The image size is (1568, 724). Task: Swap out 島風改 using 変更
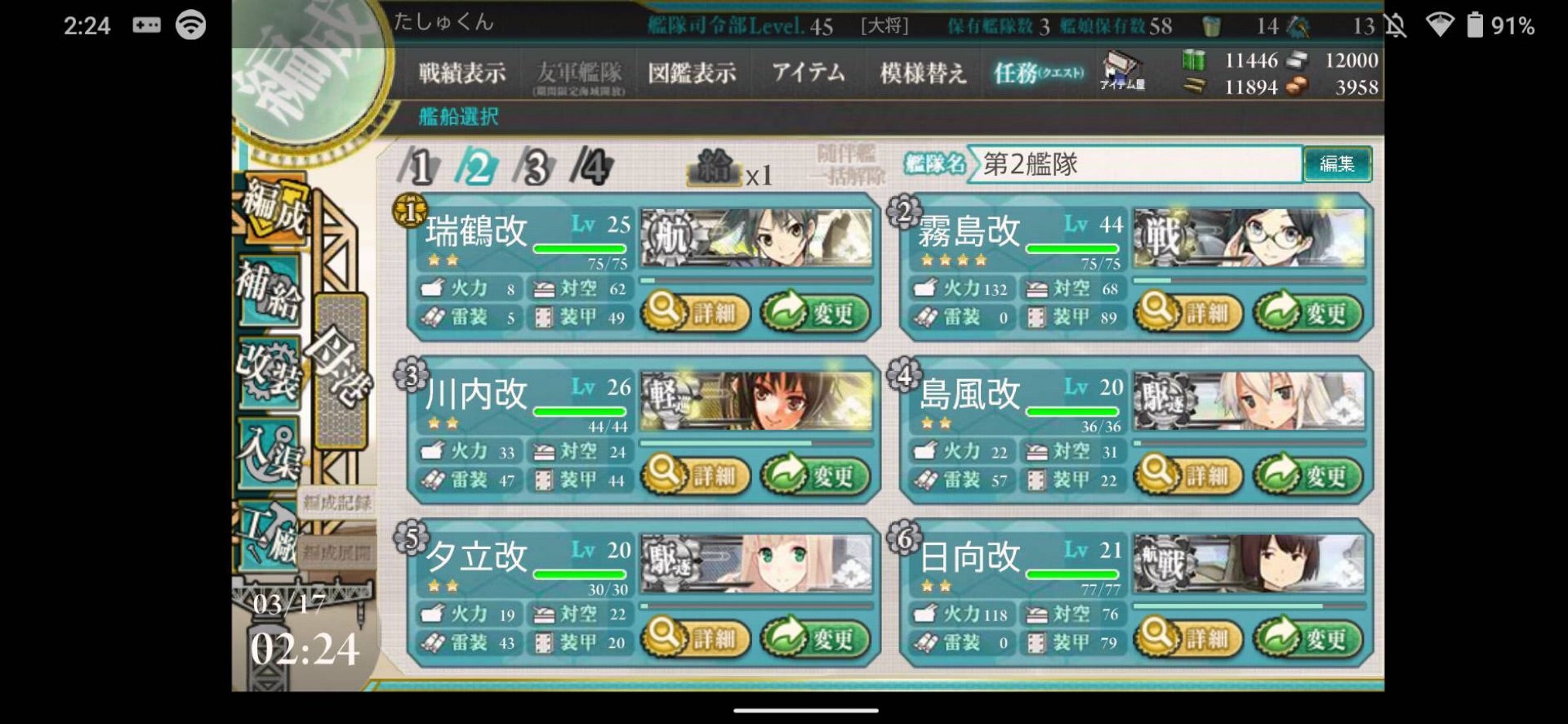tap(1307, 475)
